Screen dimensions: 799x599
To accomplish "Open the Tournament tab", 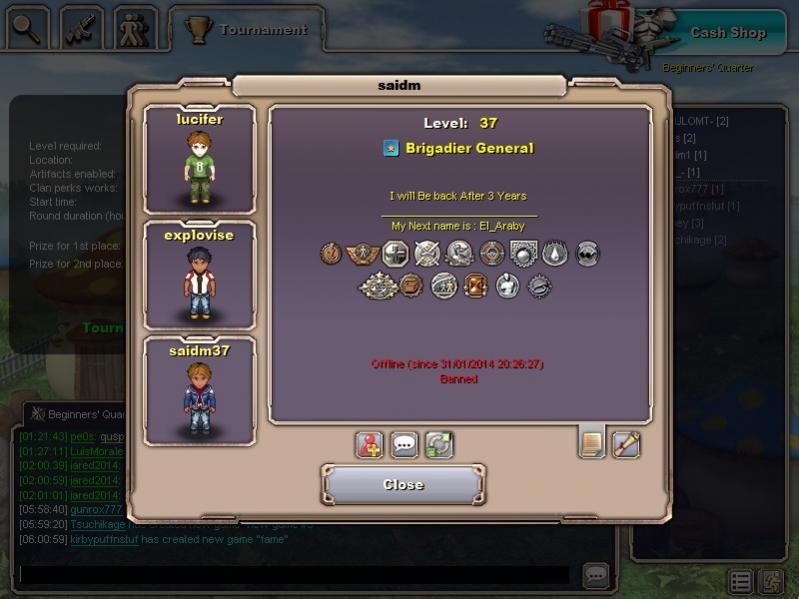I will 247,29.
